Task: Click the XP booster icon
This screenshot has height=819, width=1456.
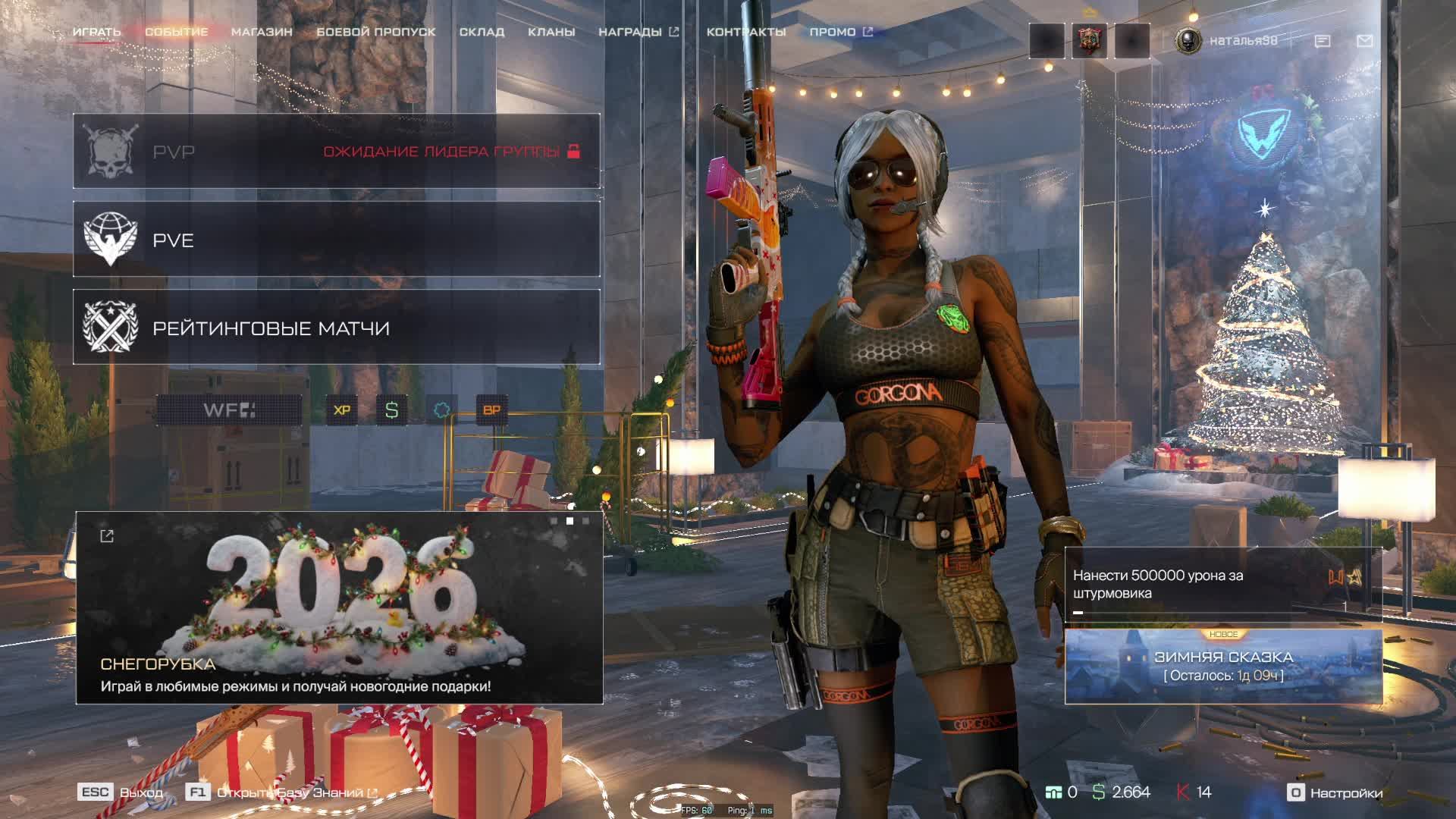Action: point(342,410)
